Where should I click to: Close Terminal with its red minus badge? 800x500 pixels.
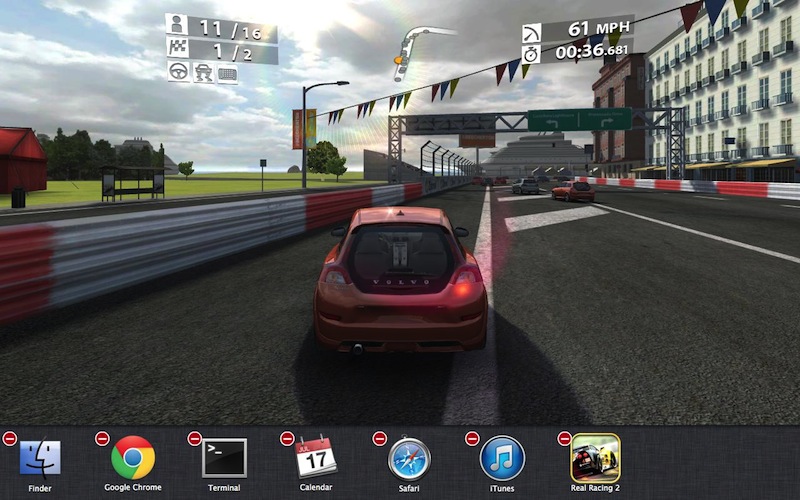point(194,438)
